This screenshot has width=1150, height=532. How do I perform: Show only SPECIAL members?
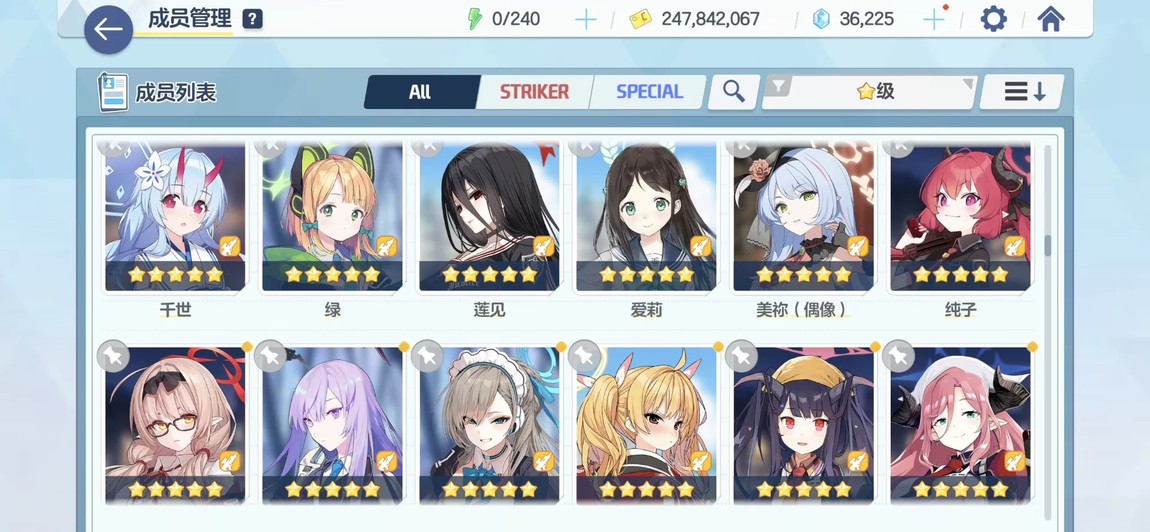click(649, 92)
